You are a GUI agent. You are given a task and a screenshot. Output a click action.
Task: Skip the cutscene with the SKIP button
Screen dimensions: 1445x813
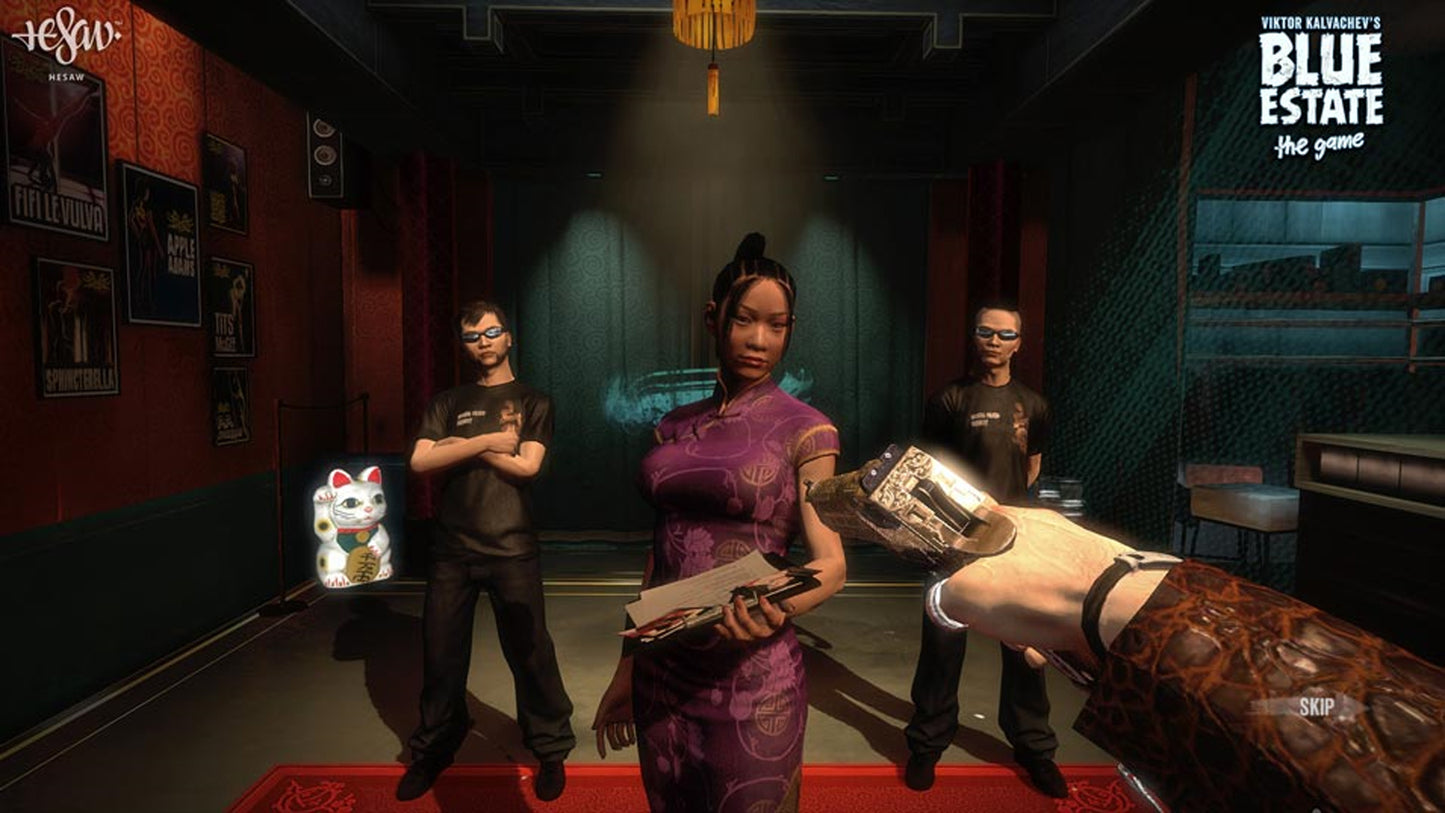(1316, 707)
